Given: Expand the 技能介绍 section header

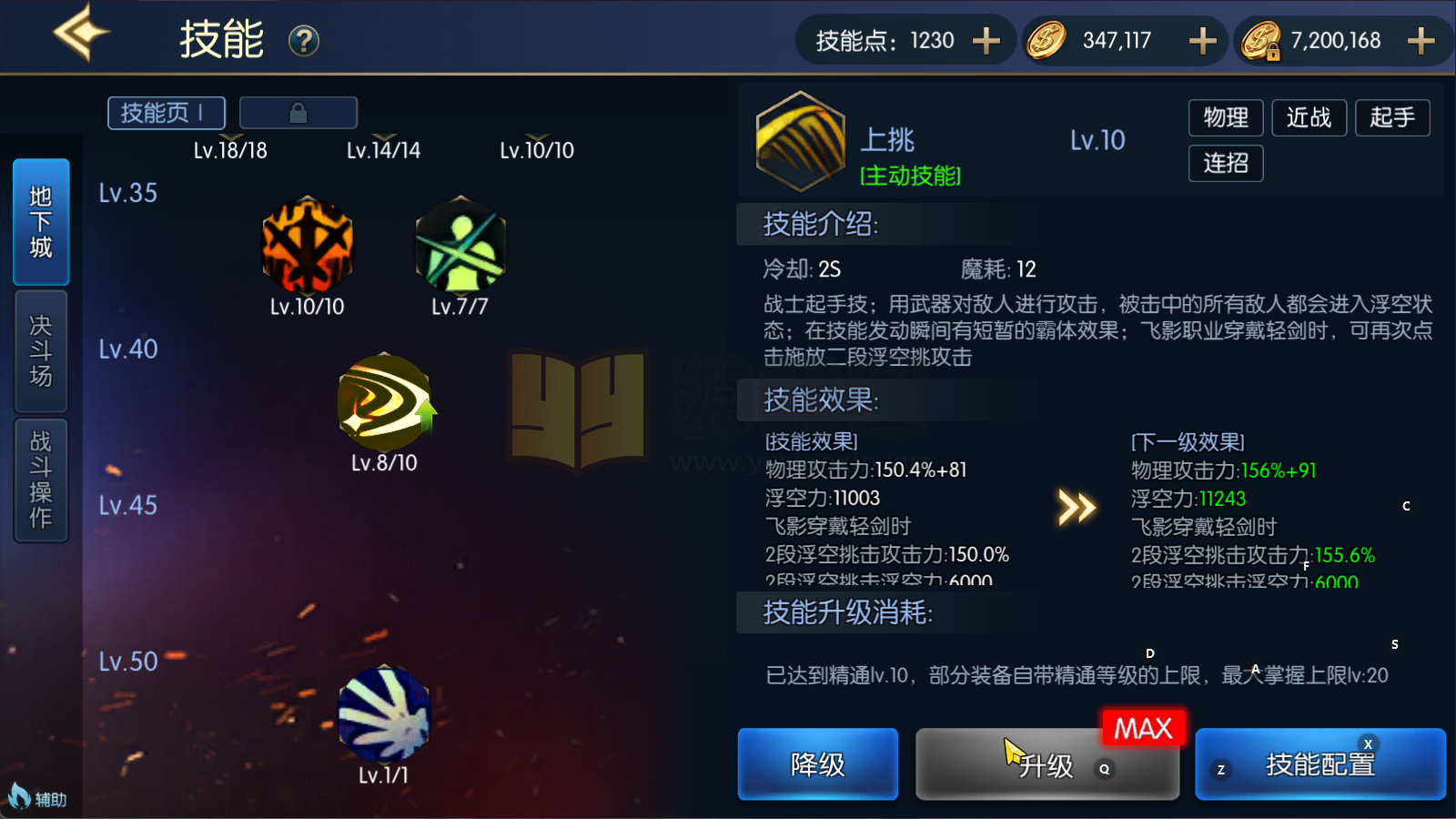Looking at the screenshot, I should point(819,225).
